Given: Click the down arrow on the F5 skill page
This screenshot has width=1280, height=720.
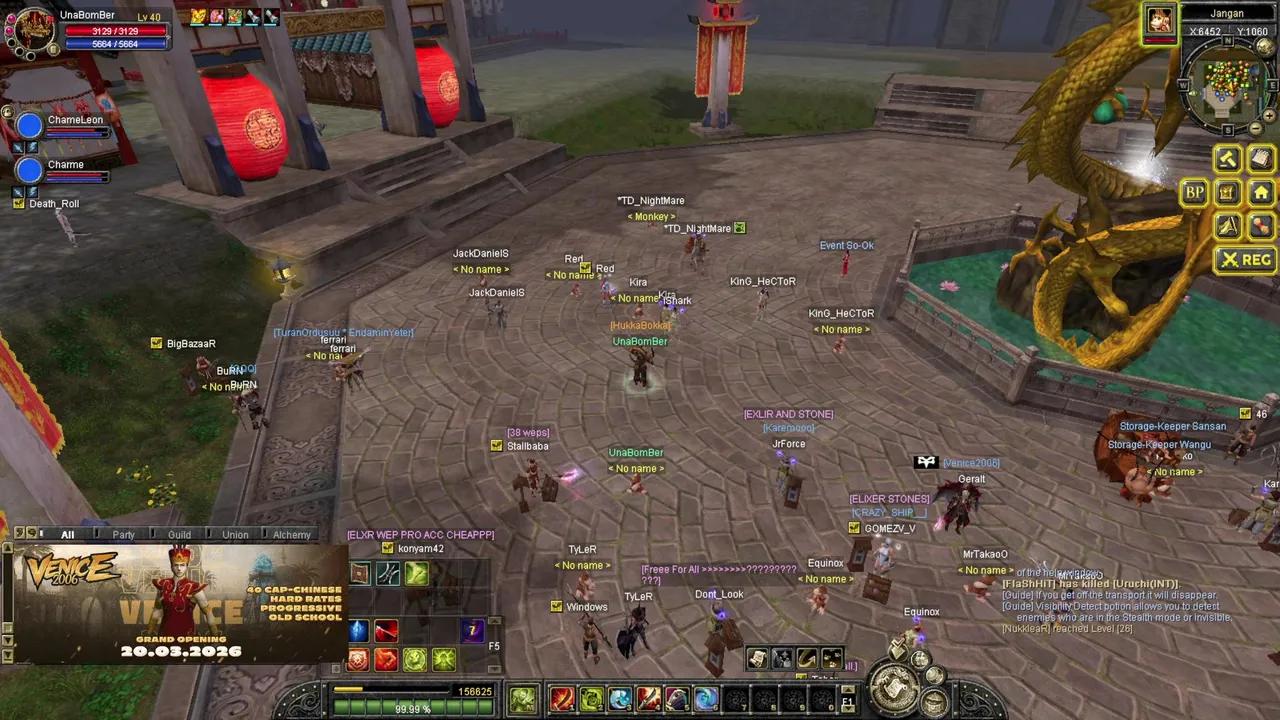Looking at the screenshot, I should [x=495, y=668].
